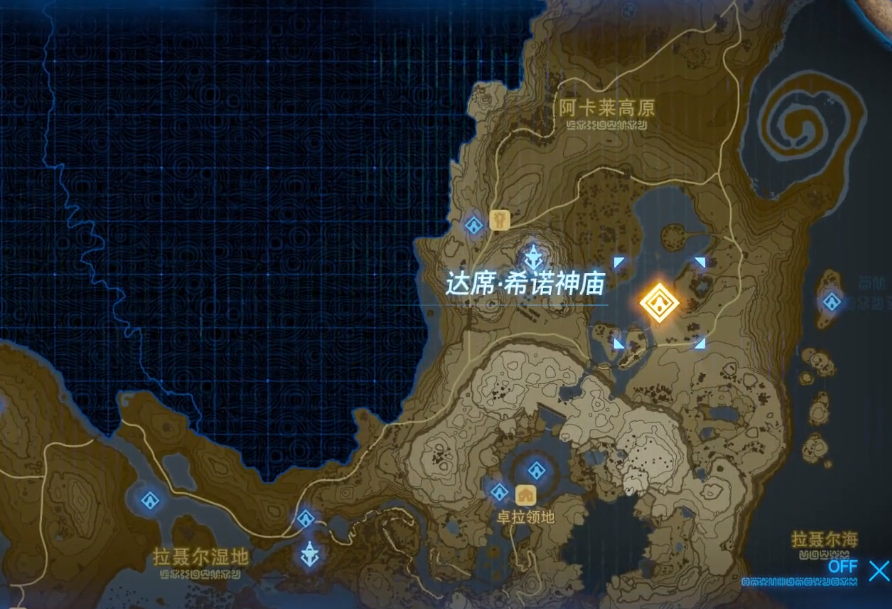Toggle the OFF switch near the X

pyautogui.click(x=843, y=565)
